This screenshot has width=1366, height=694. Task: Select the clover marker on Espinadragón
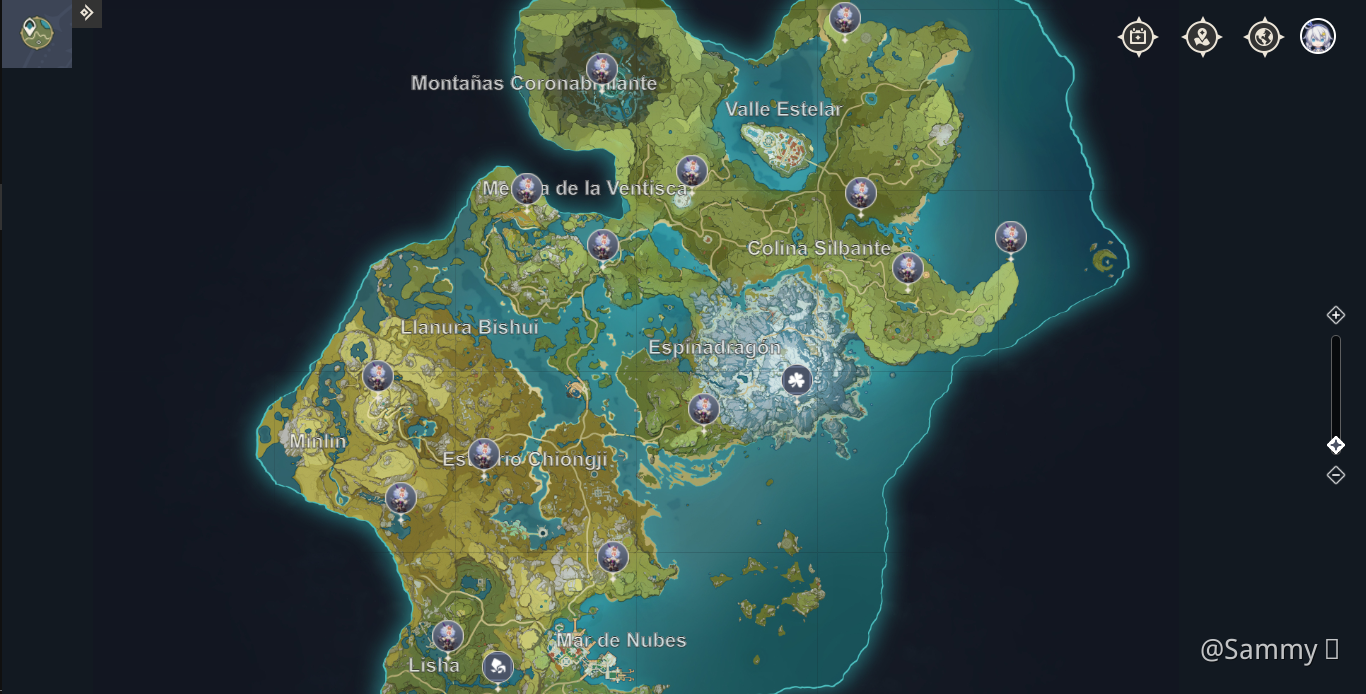pos(796,380)
